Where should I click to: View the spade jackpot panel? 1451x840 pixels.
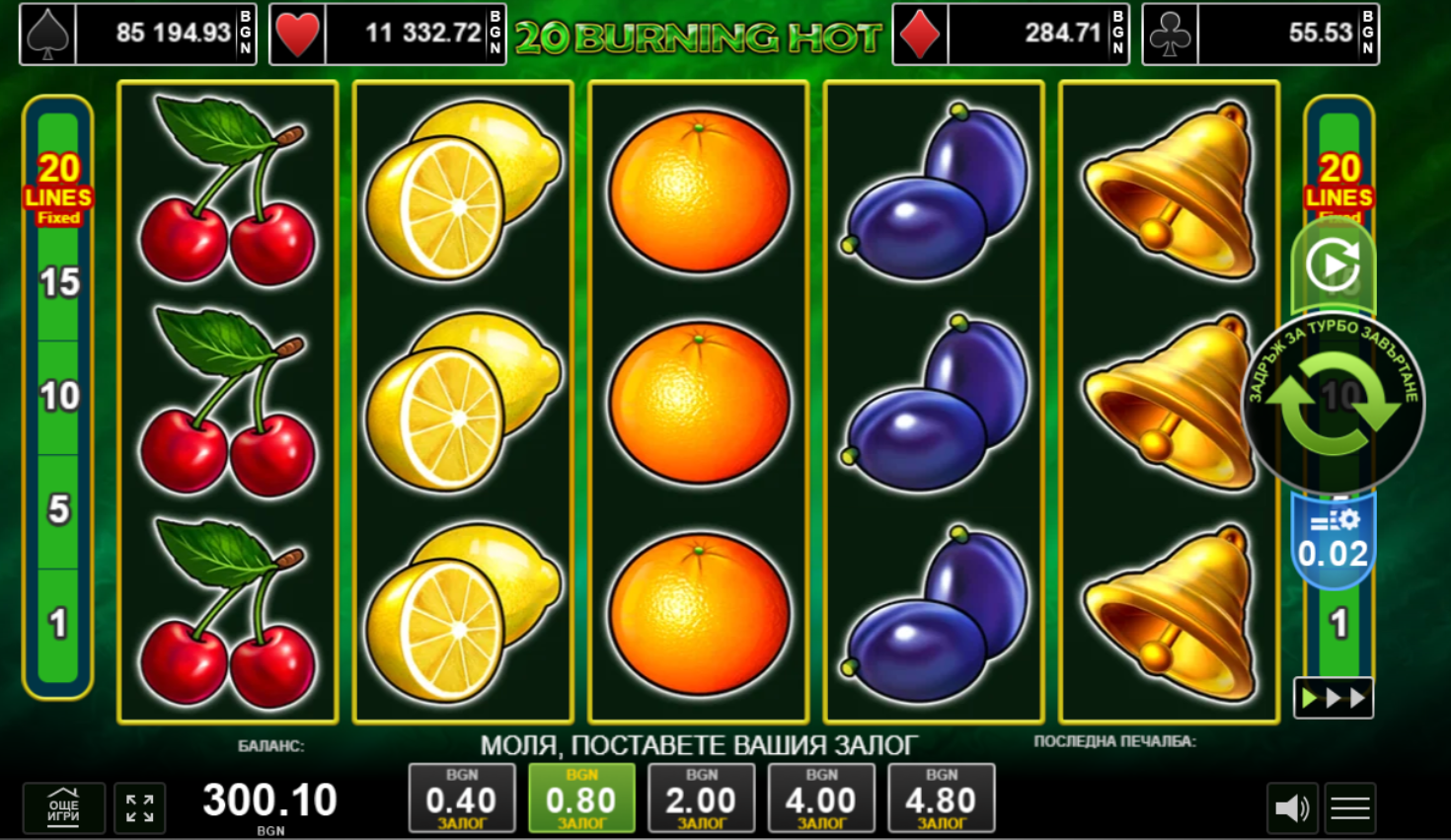[138, 34]
